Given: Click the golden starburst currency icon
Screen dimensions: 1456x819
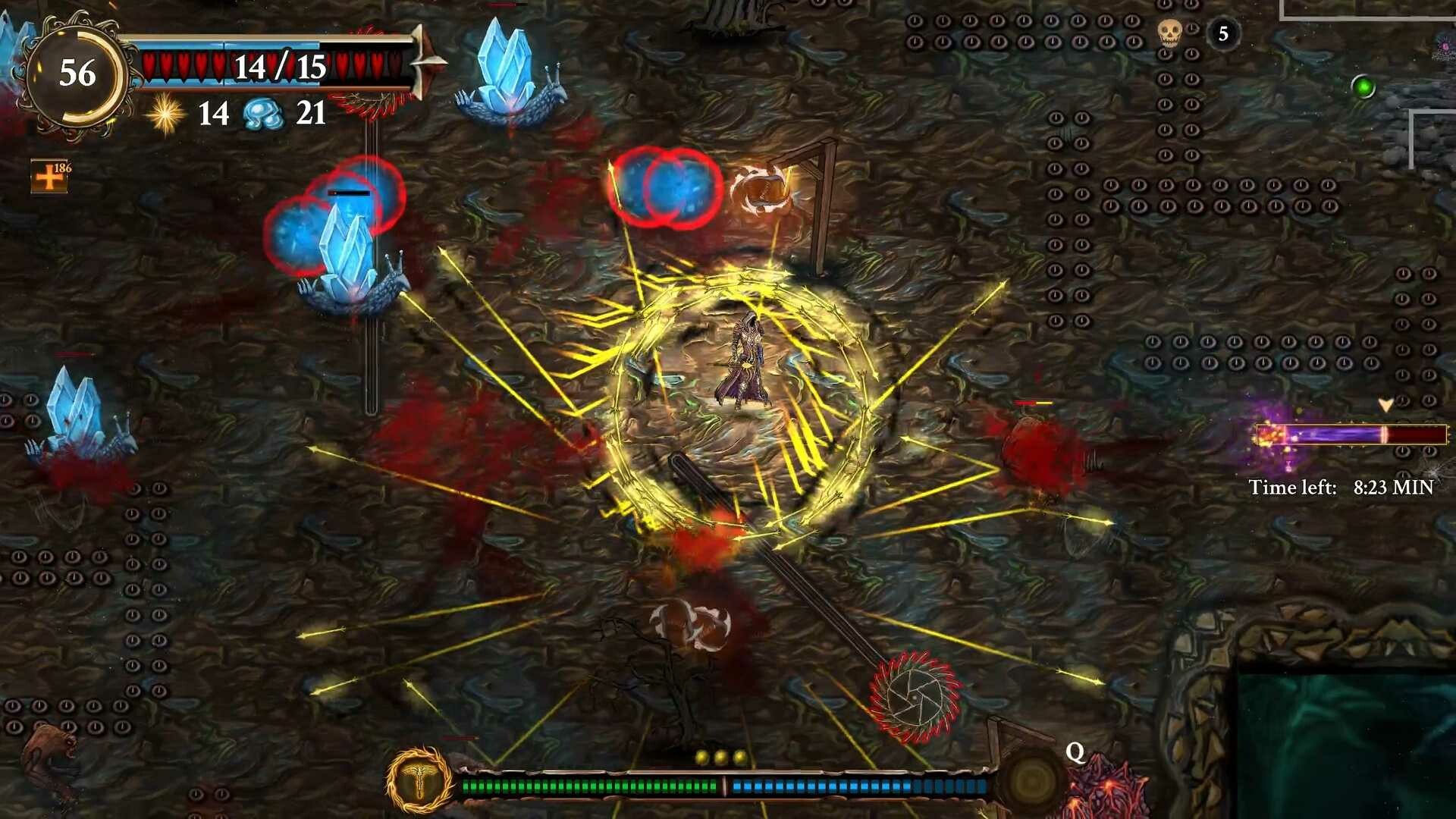Looking at the screenshot, I should (165, 115).
